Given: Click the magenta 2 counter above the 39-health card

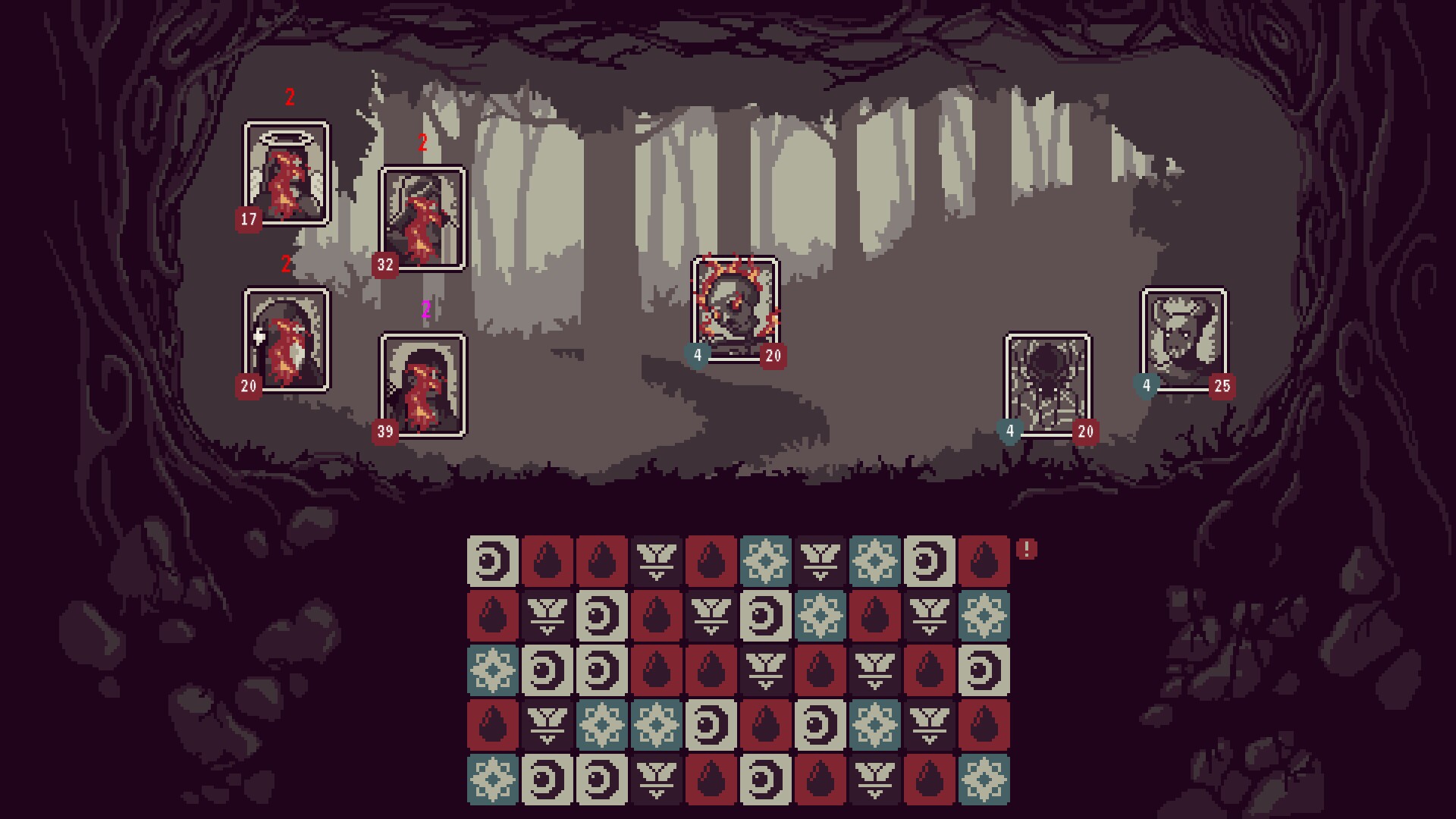Looking at the screenshot, I should (x=425, y=311).
